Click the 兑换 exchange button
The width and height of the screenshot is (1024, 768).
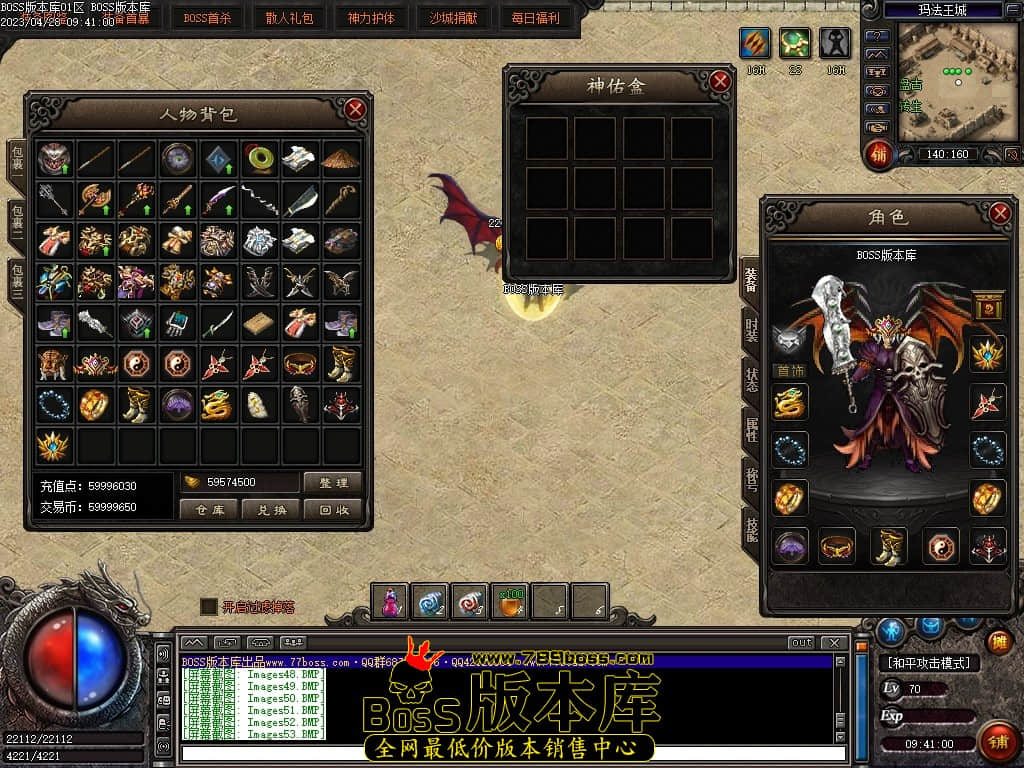click(x=271, y=509)
